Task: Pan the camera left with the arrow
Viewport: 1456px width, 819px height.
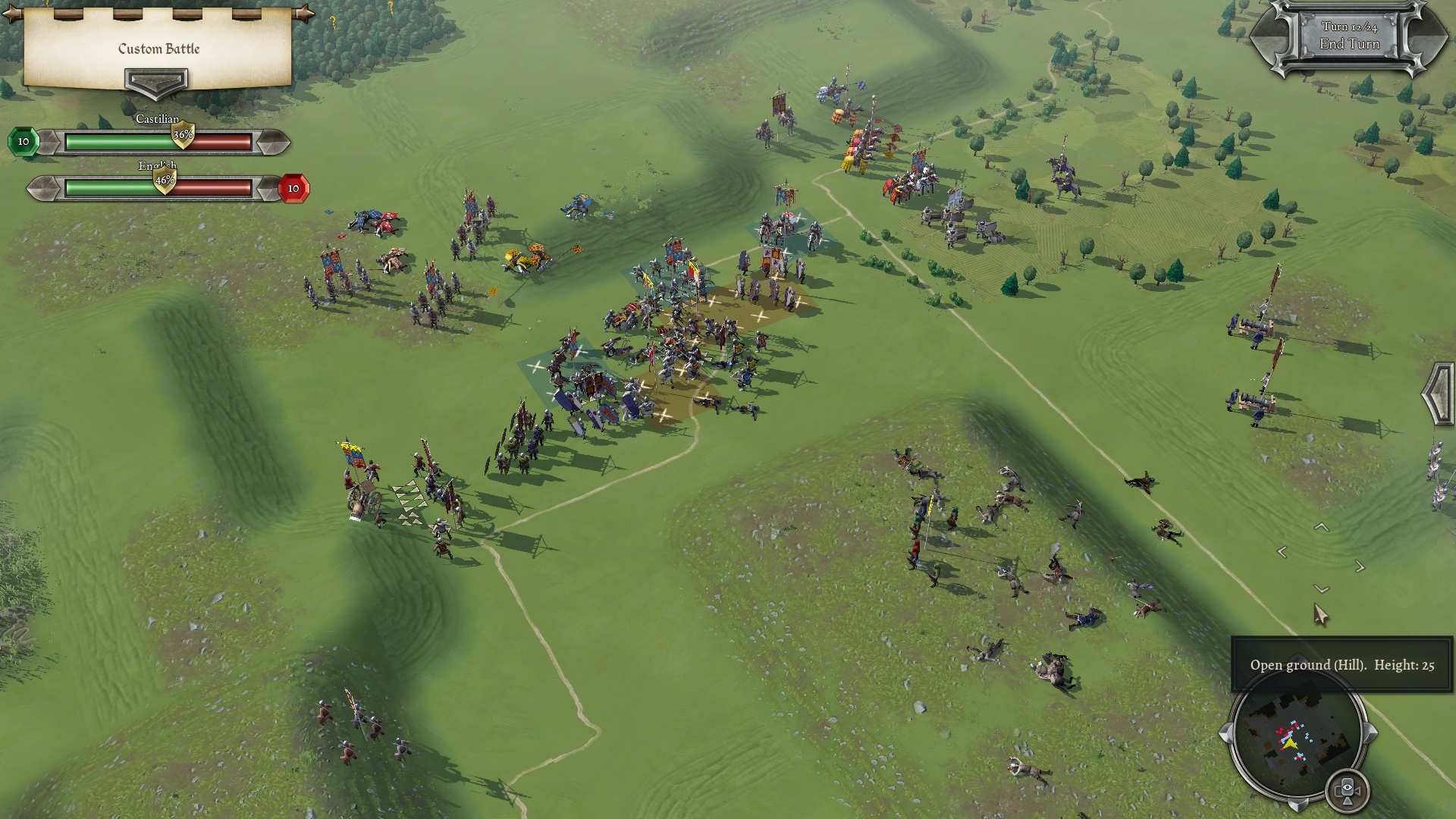Action: pyautogui.click(x=1282, y=553)
